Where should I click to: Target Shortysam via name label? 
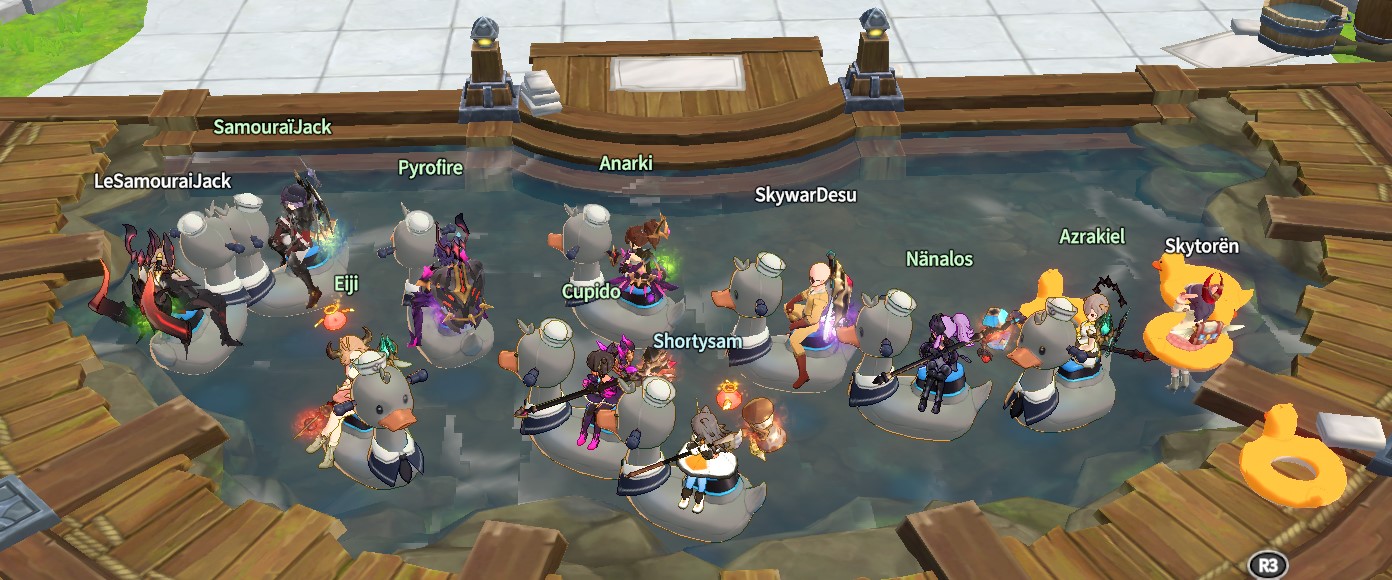698,341
